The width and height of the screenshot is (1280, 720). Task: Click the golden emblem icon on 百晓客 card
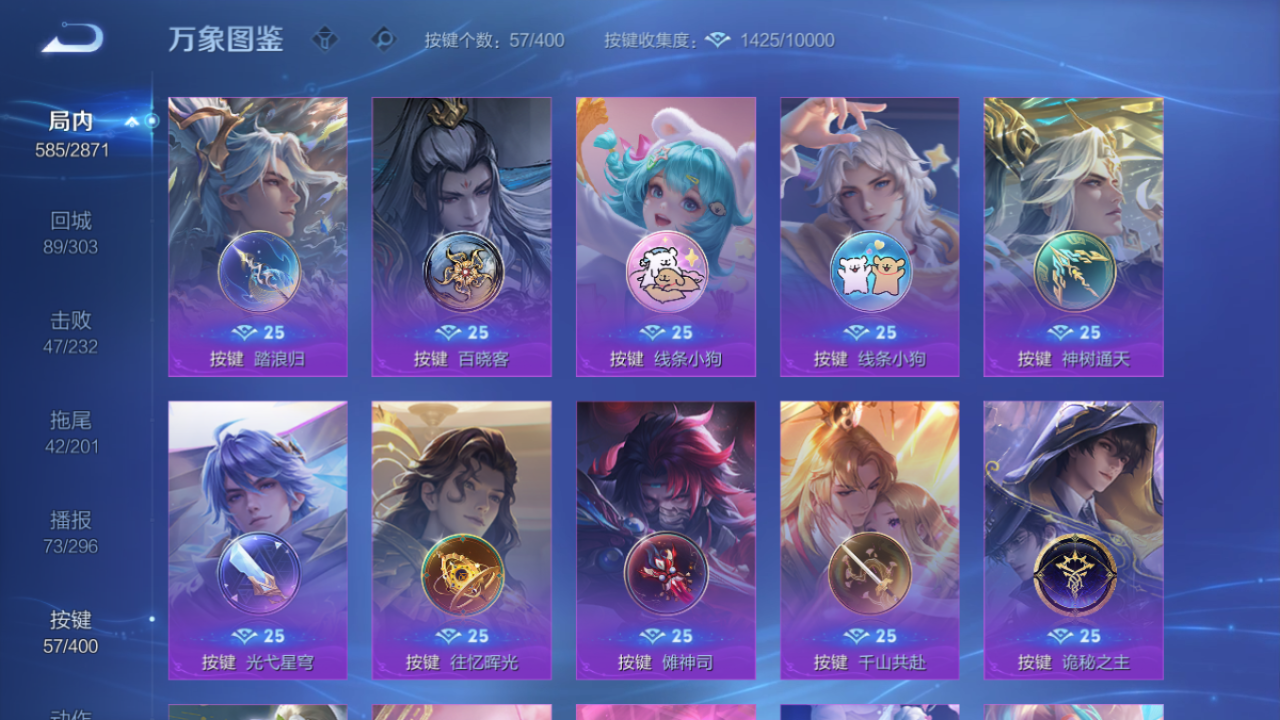[x=461, y=272]
